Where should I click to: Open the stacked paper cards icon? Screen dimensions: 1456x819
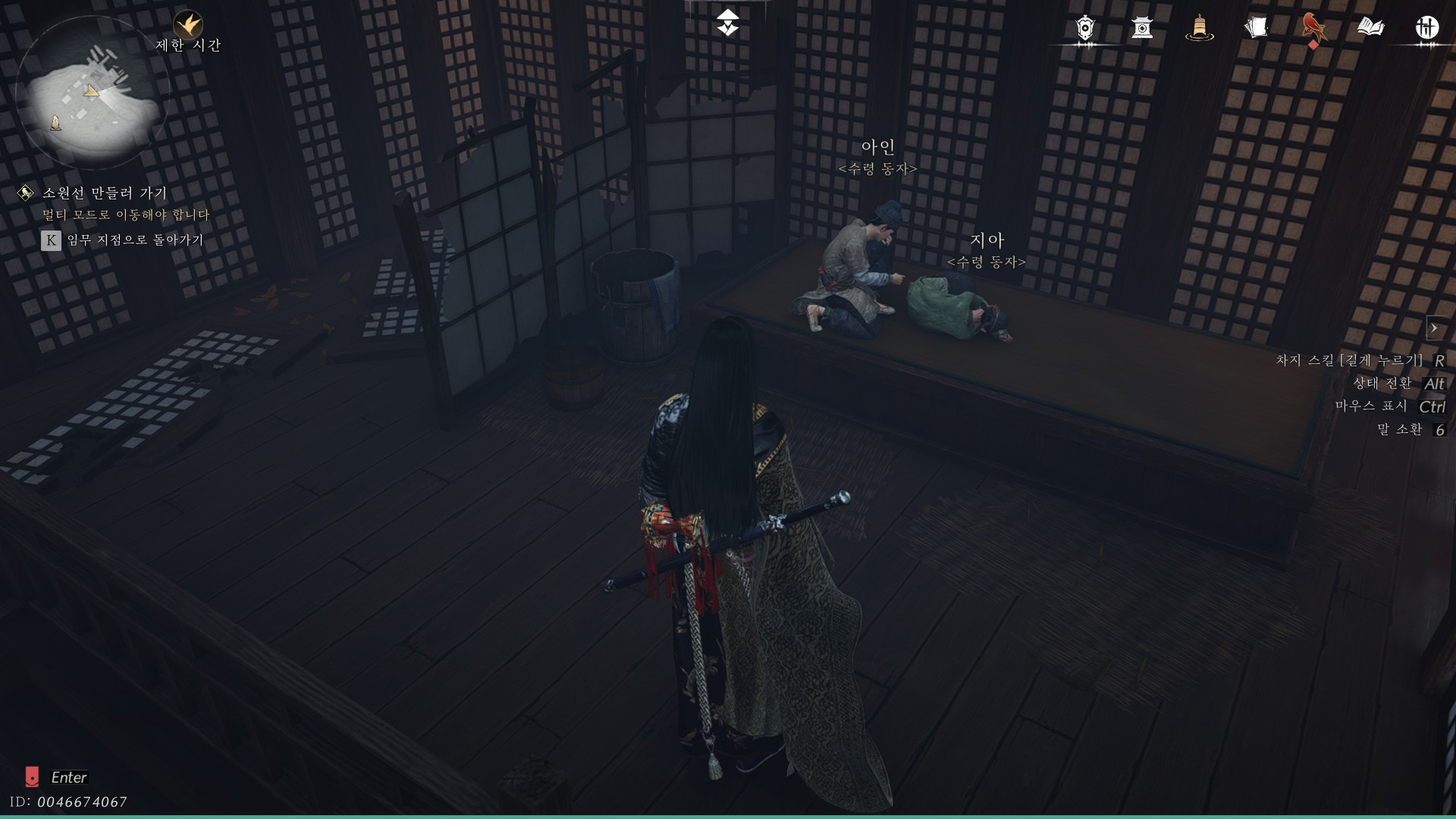click(1256, 28)
